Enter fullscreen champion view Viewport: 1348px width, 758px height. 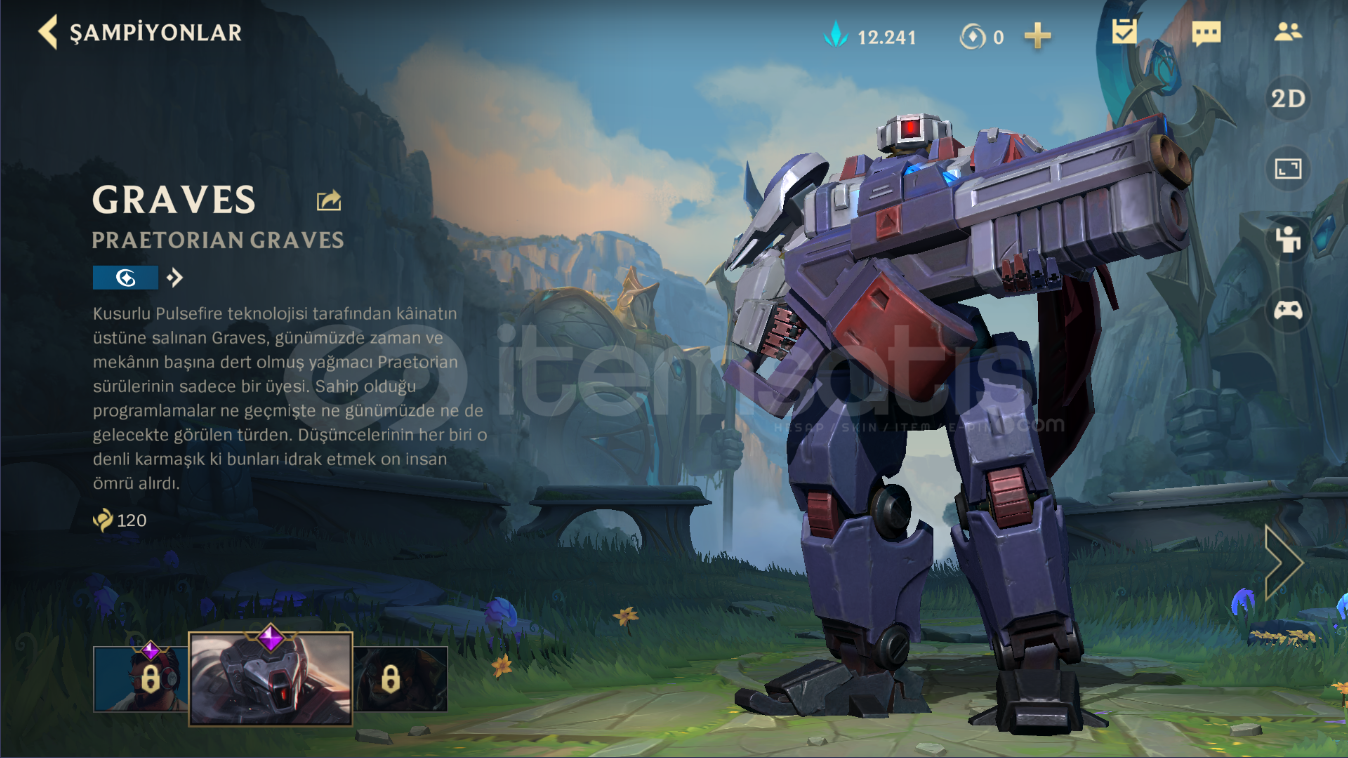[x=1287, y=168]
